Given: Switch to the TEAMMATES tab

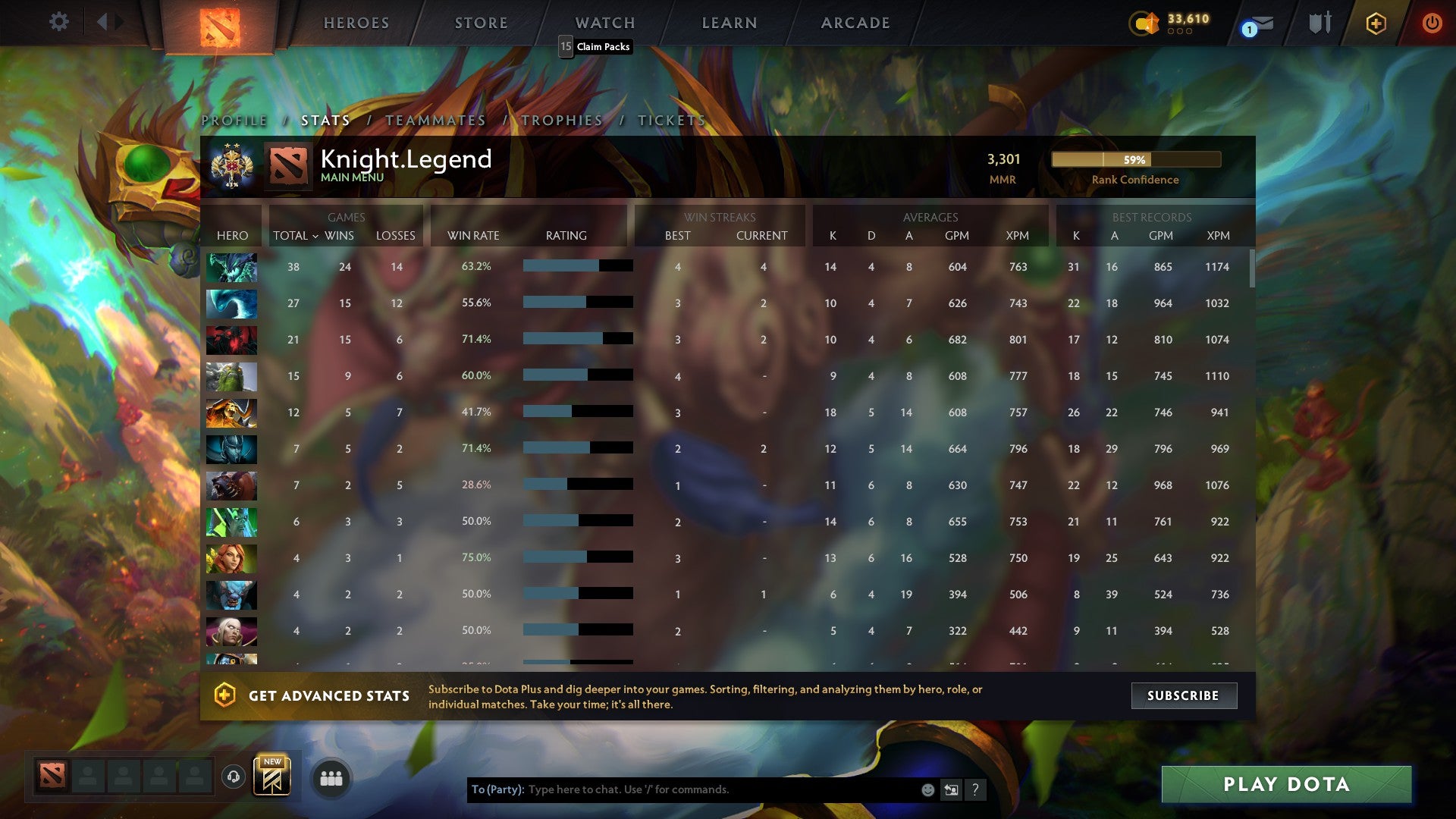Looking at the screenshot, I should coord(435,120).
